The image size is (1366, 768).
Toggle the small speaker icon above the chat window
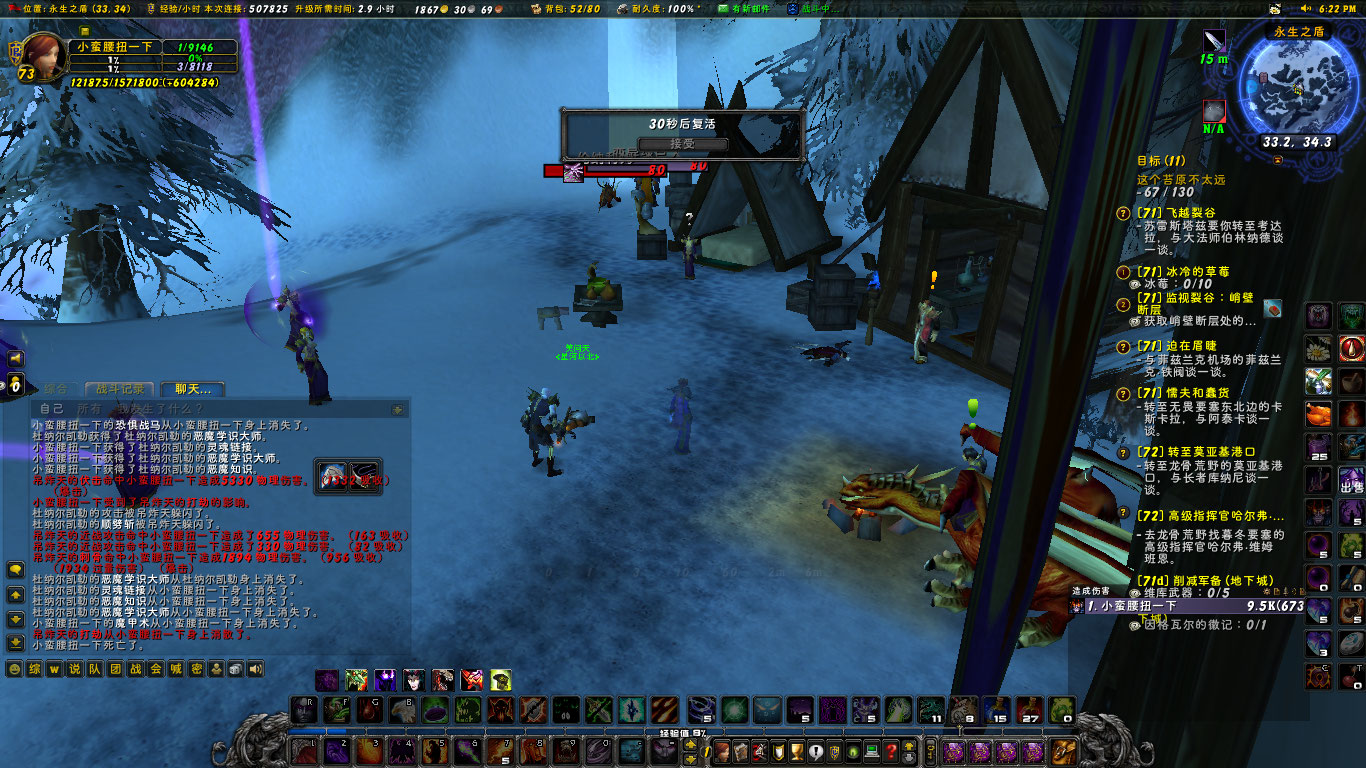(x=15, y=358)
